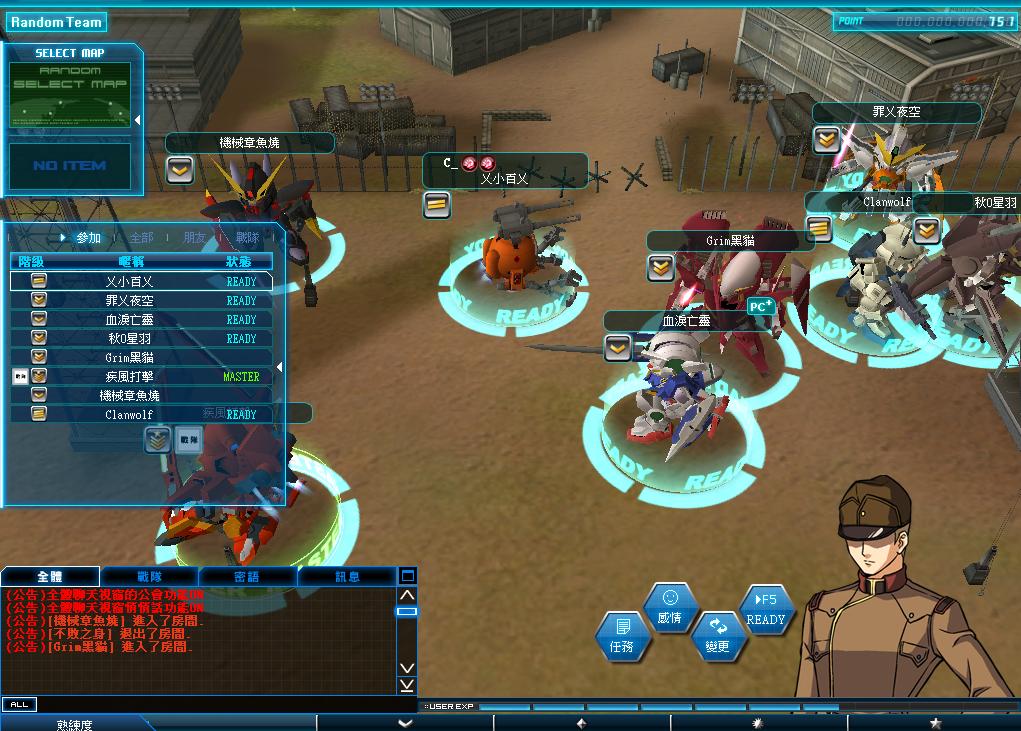Show the 參加 participants tab
Screen dimensions: 1021x731
88,238
